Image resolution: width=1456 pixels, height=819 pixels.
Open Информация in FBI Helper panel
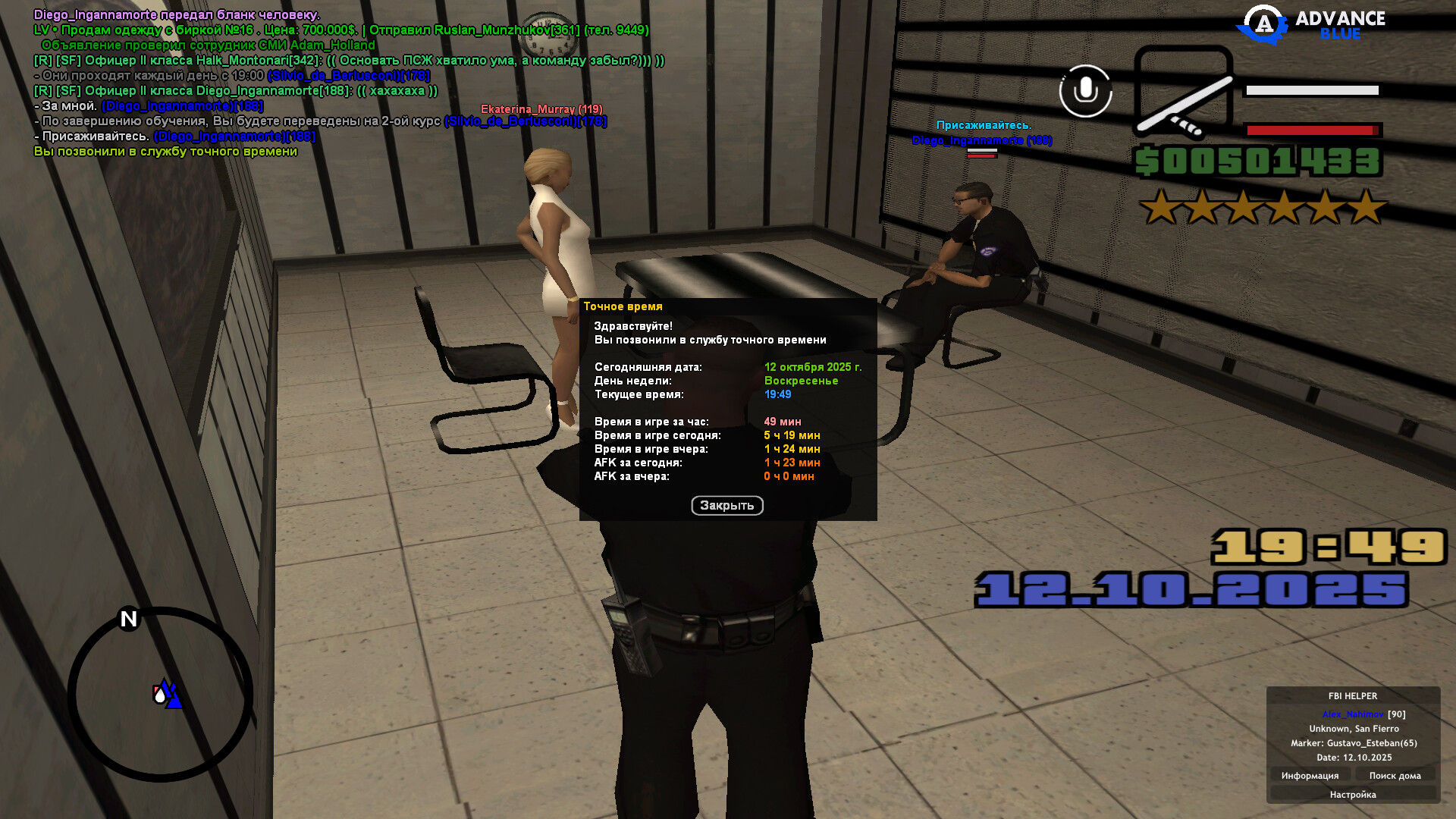[x=1310, y=776]
